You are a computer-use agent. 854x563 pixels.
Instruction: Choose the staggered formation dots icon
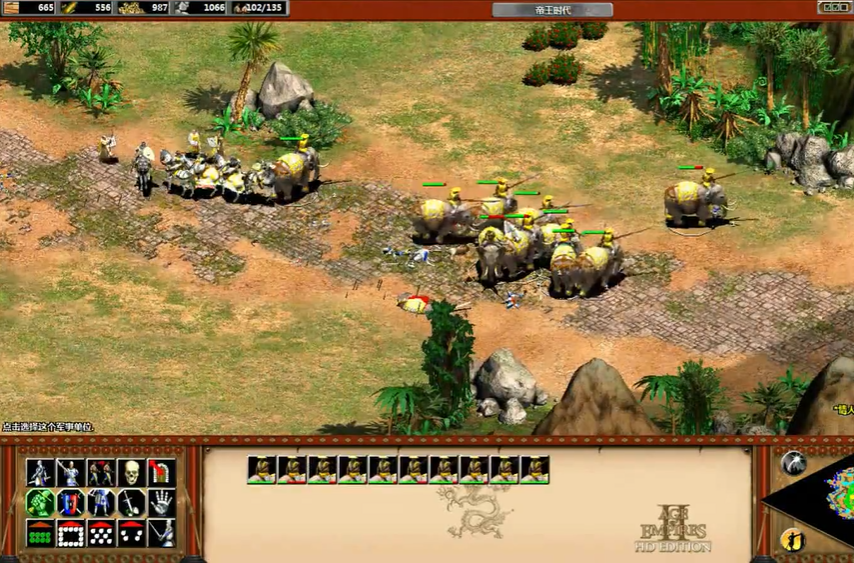tap(101, 534)
